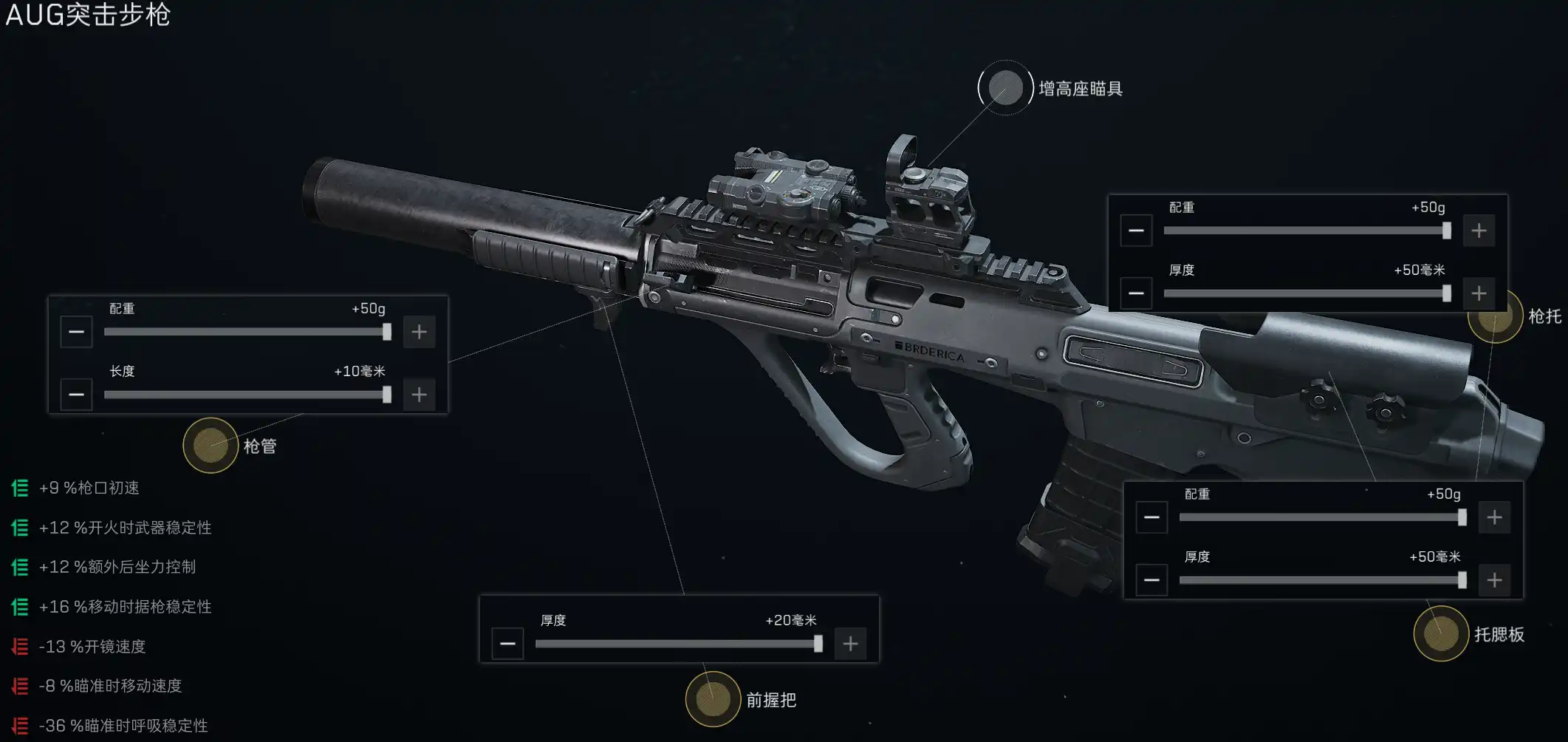The image size is (1568, 742).
Task: Increase 托腮板 panel 厚度 with plus button
Action: tap(1494, 580)
